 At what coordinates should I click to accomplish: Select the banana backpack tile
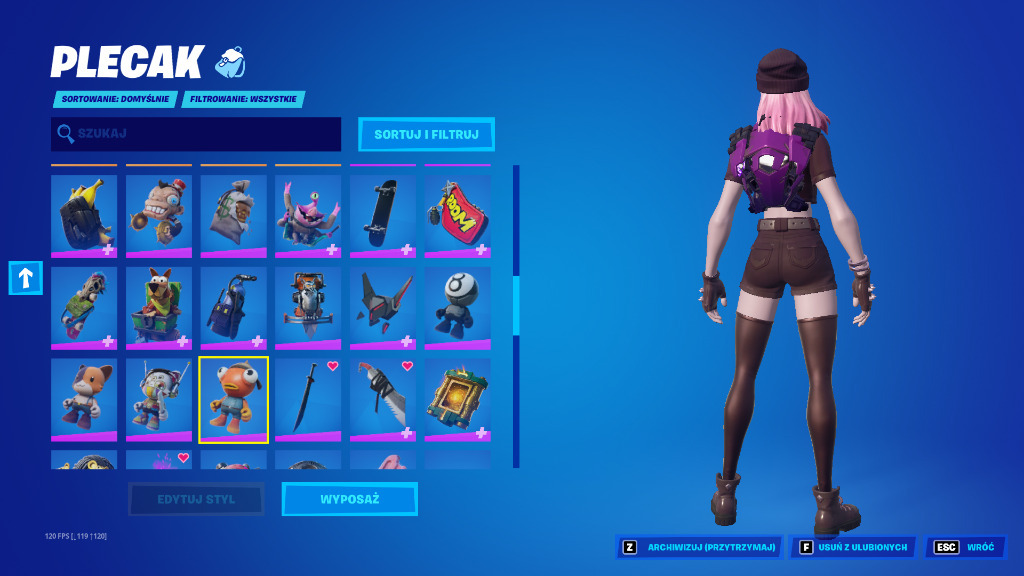tap(84, 216)
